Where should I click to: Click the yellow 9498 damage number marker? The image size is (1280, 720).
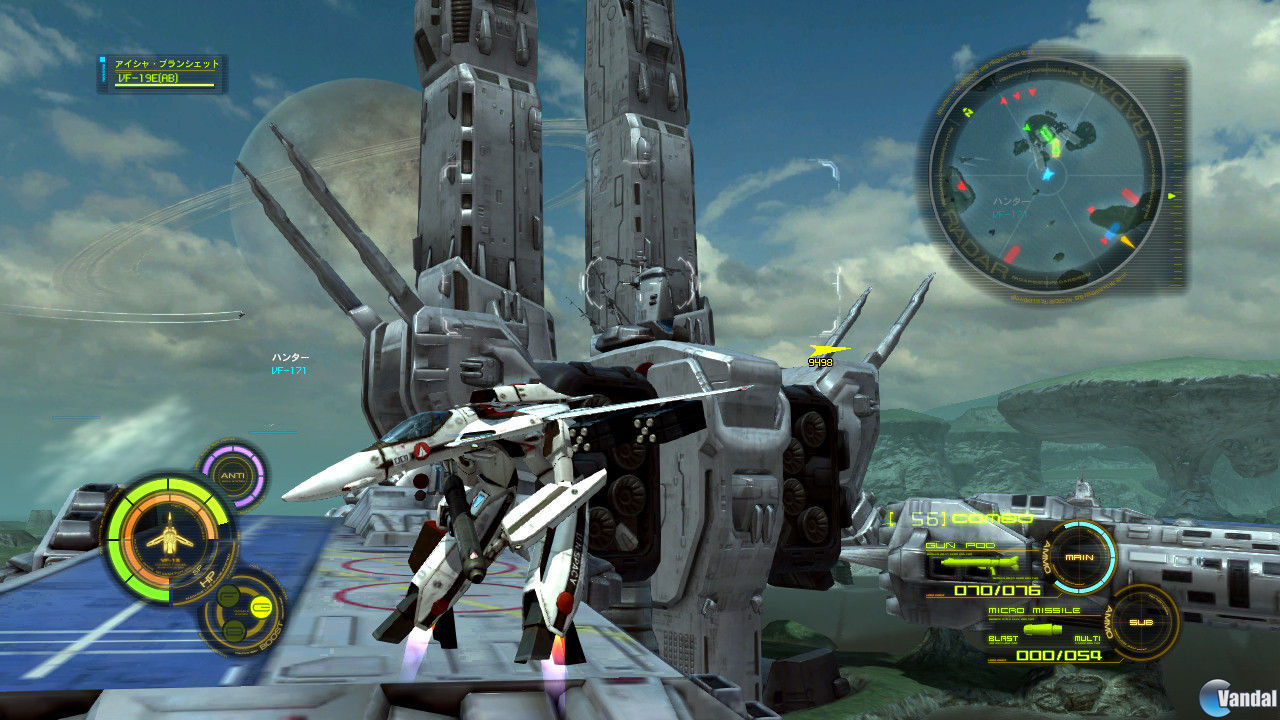click(x=820, y=359)
